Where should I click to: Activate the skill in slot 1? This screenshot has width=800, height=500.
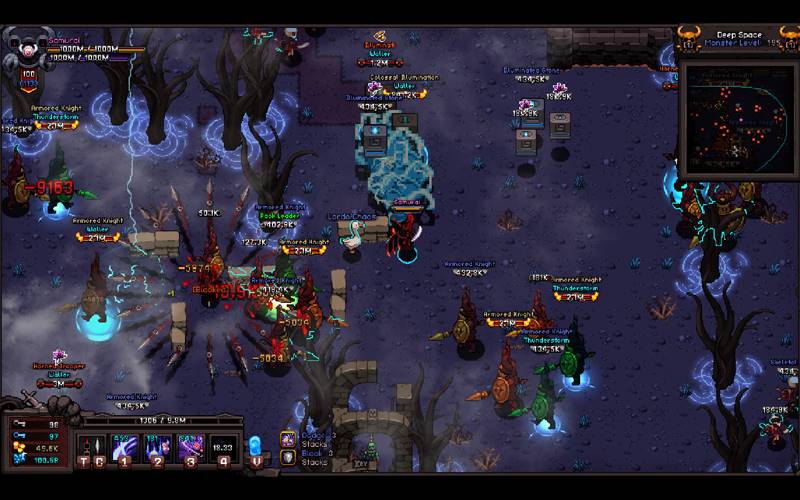(124, 445)
